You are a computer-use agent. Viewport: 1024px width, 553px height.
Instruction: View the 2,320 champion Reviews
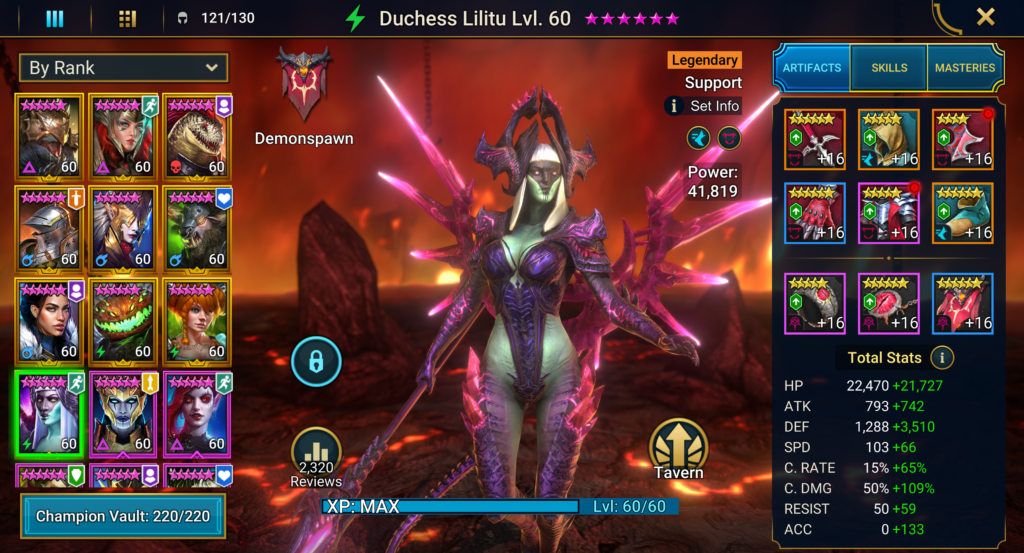tap(316, 459)
